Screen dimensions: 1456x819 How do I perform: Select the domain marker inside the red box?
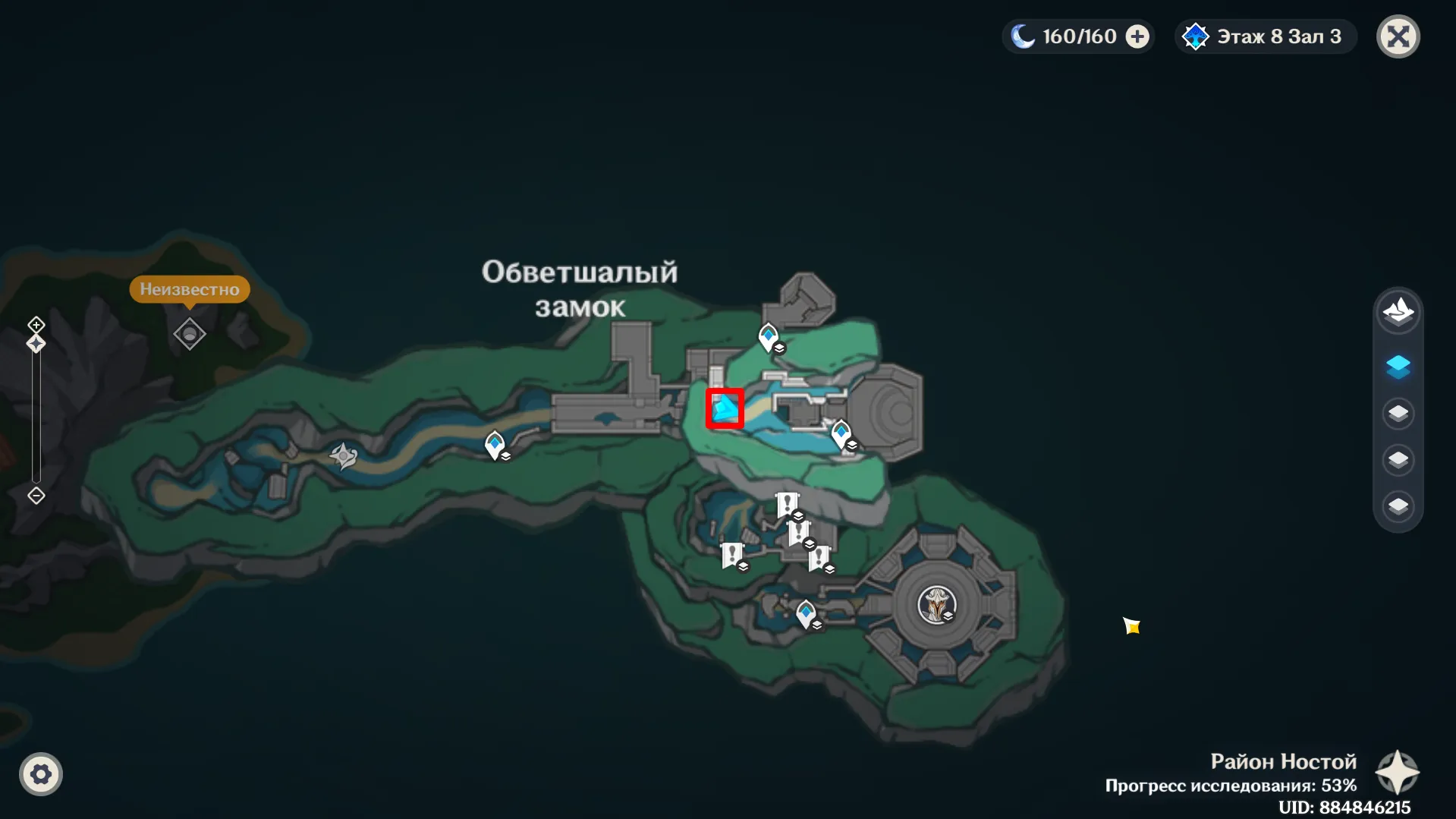click(723, 409)
